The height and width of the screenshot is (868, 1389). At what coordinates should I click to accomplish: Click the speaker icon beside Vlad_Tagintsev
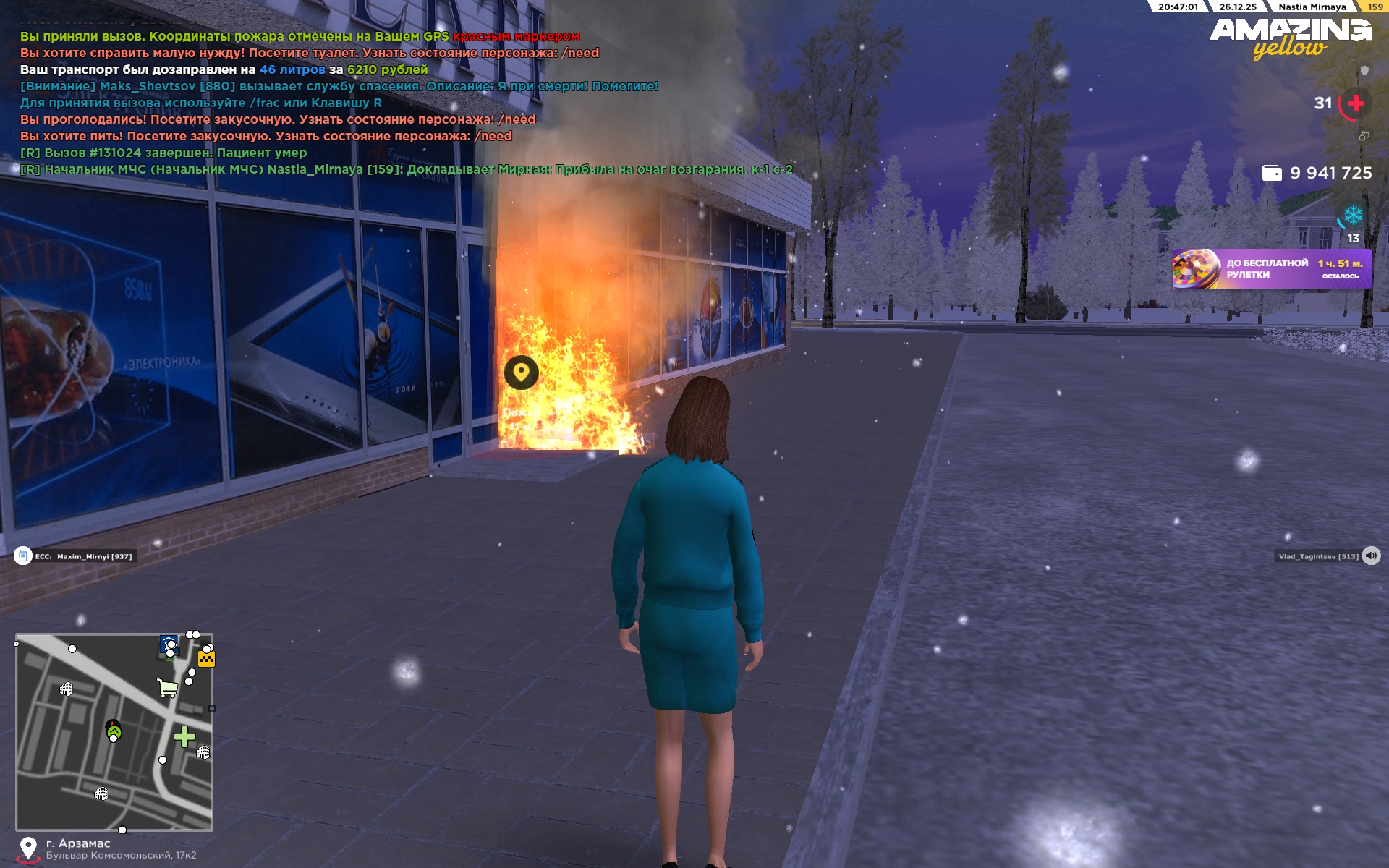[x=1371, y=556]
